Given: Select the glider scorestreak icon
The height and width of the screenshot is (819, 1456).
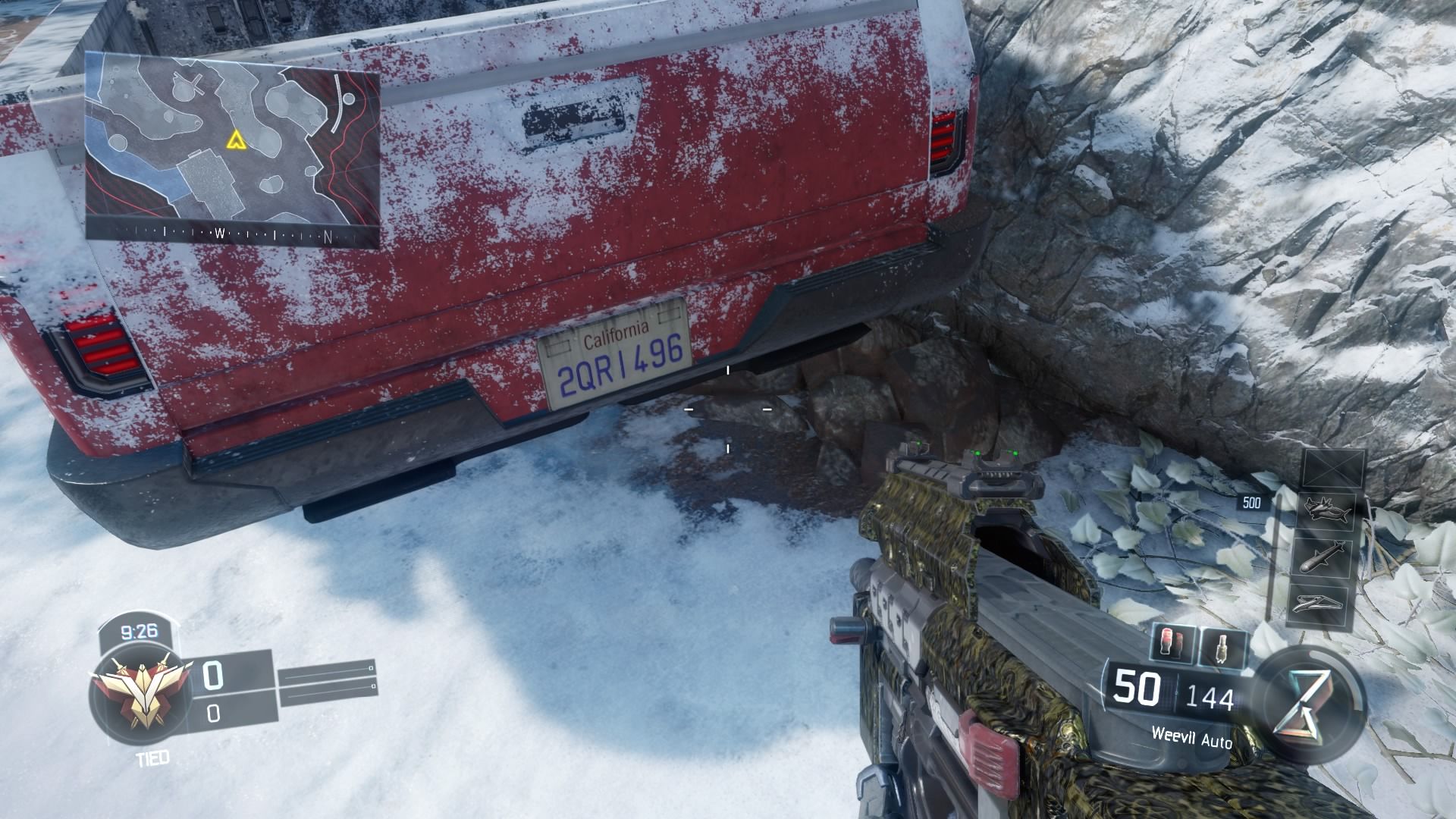Looking at the screenshot, I should tap(1318, 604).
